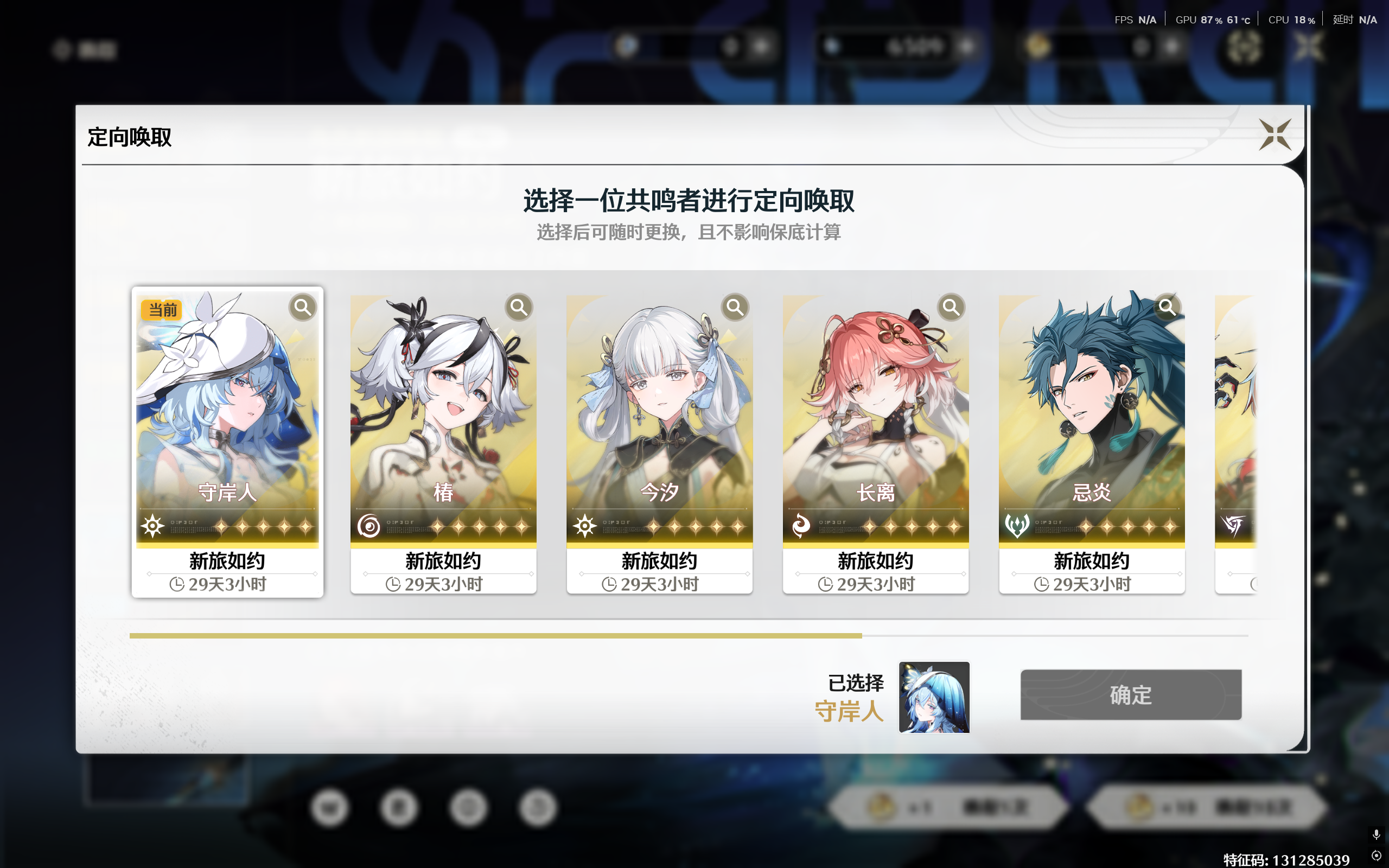The width and height of the screenshot is (1389, 868).
Task: Preview 今汐 via the magnifier icon
Action: [735, 307]
